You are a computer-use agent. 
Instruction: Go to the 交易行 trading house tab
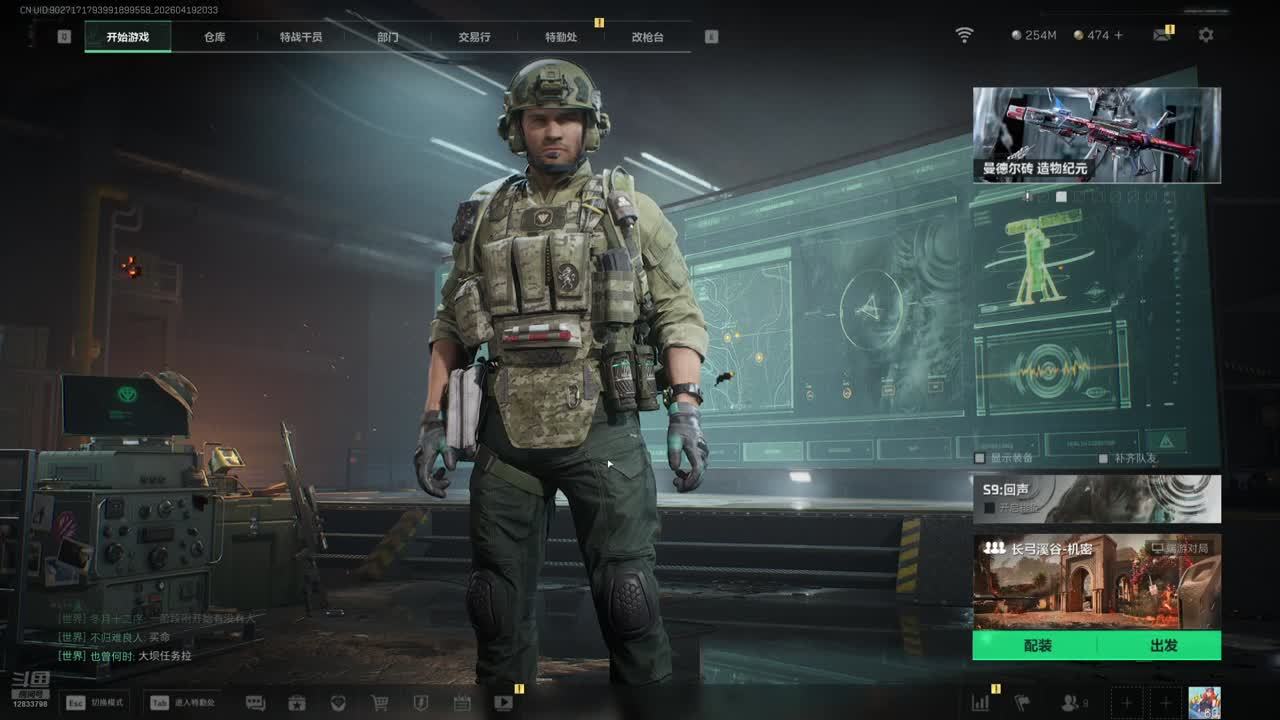474,37
